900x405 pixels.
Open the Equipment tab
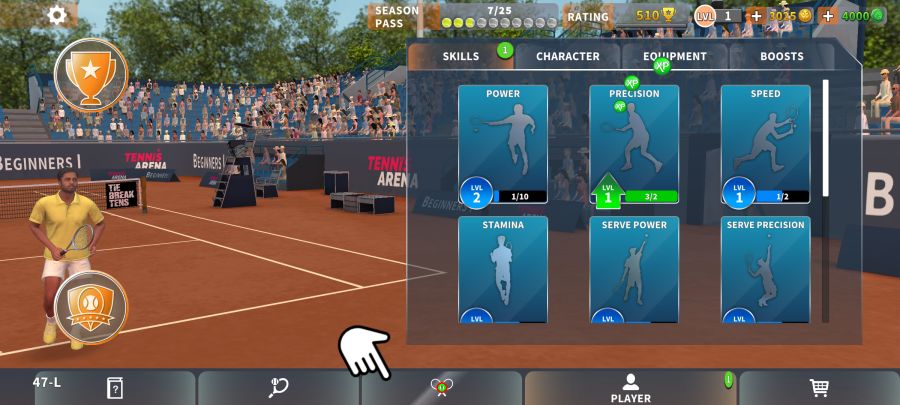click(675, 56)
